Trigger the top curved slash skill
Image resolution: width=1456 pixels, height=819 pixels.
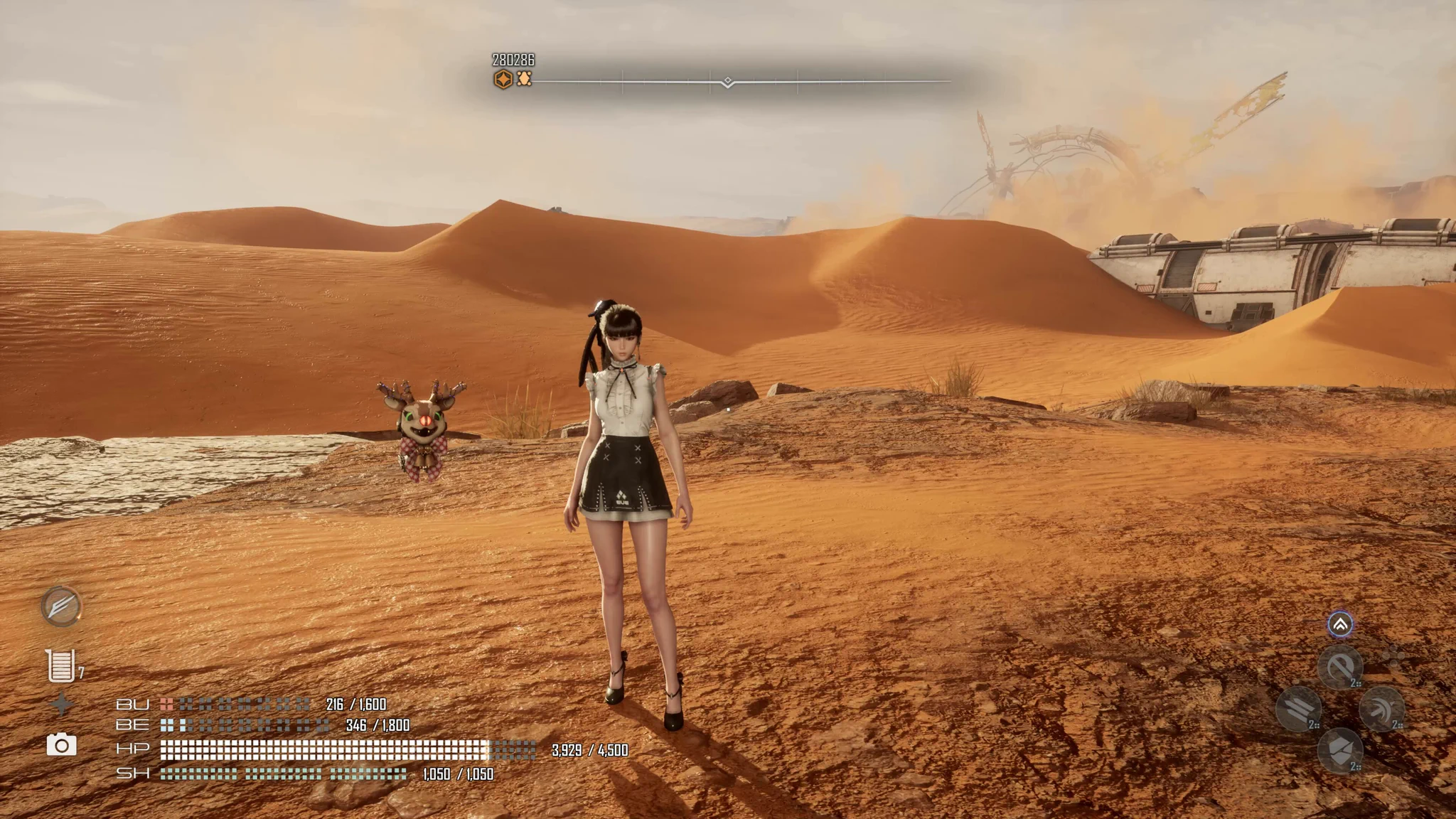coord(1340,668)
